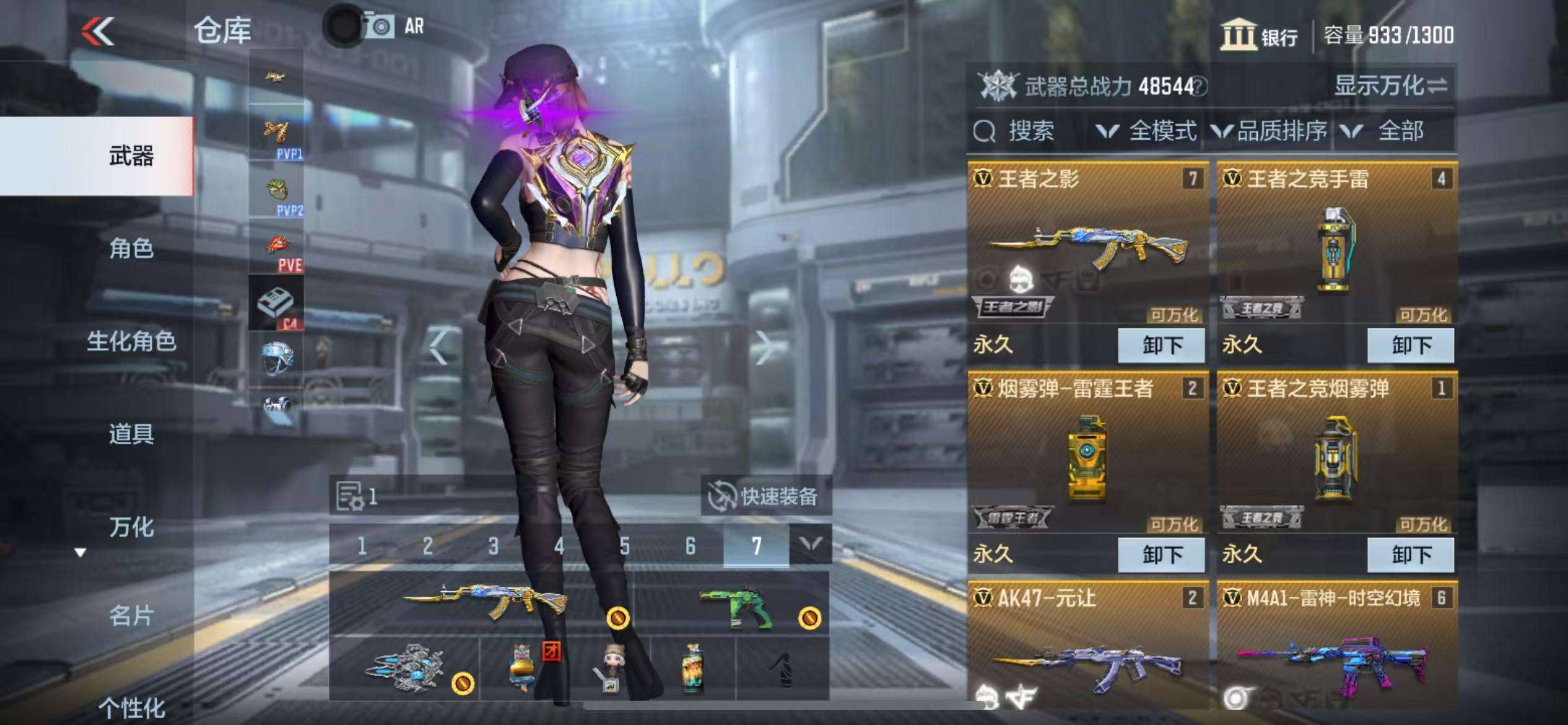Switch to loadout slot 3
The height and width of the screenshot is (725, 1568).
tap(493, 547)
